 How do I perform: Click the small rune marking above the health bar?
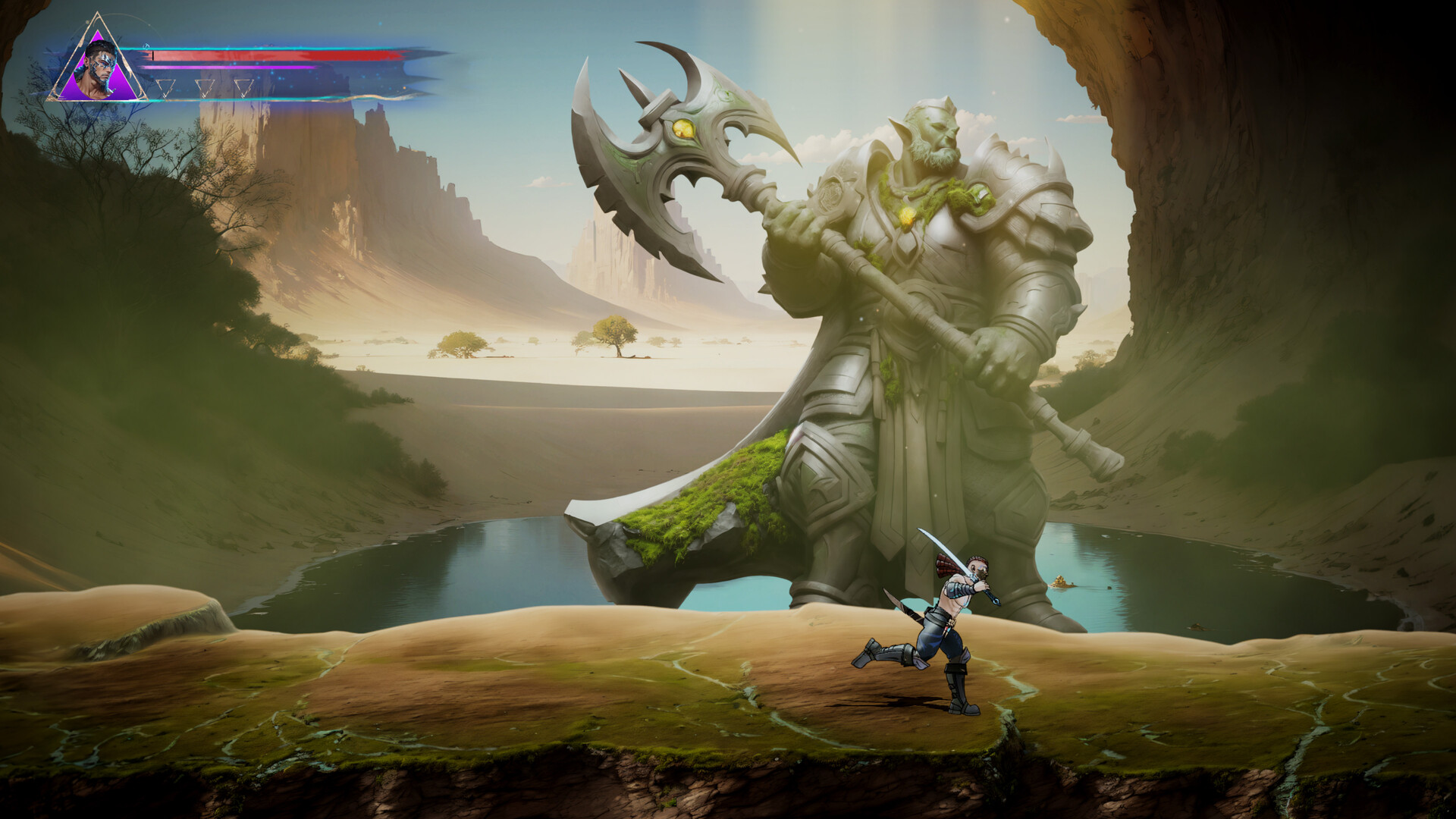click(x=145, y=45)
